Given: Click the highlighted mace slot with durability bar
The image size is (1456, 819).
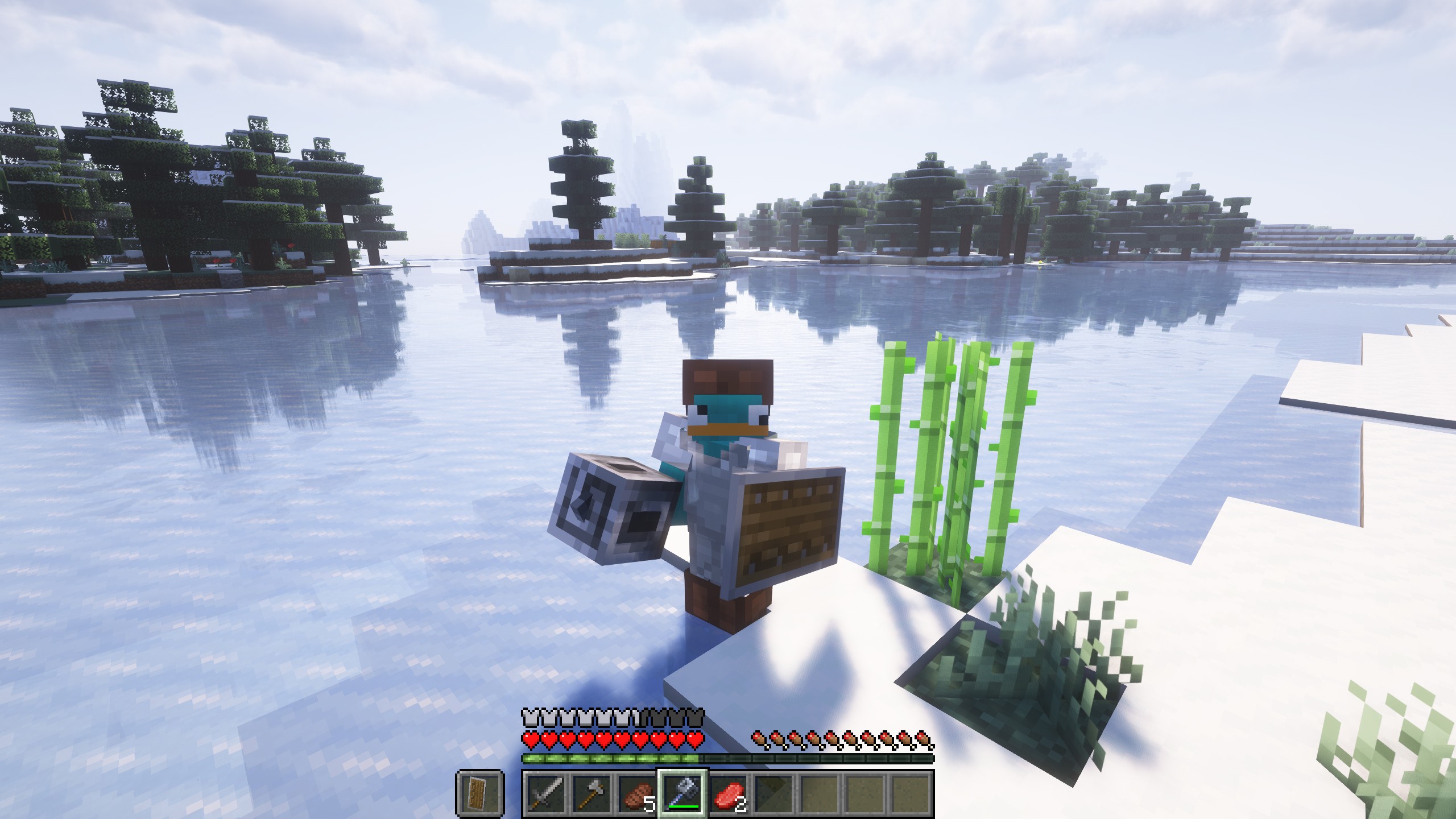Looking at the screenshot, I should pyautogui.click(x=682, y=794).
